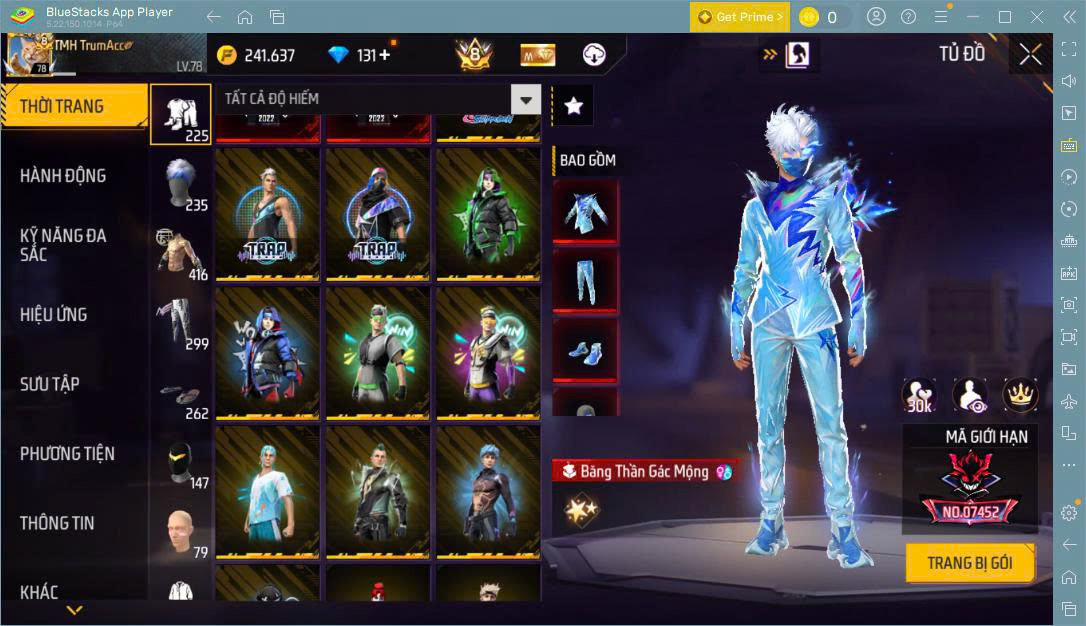The image size is (1086, 626).
Task: Maximize the BlueStacks window
Action: click(1005, 17)
